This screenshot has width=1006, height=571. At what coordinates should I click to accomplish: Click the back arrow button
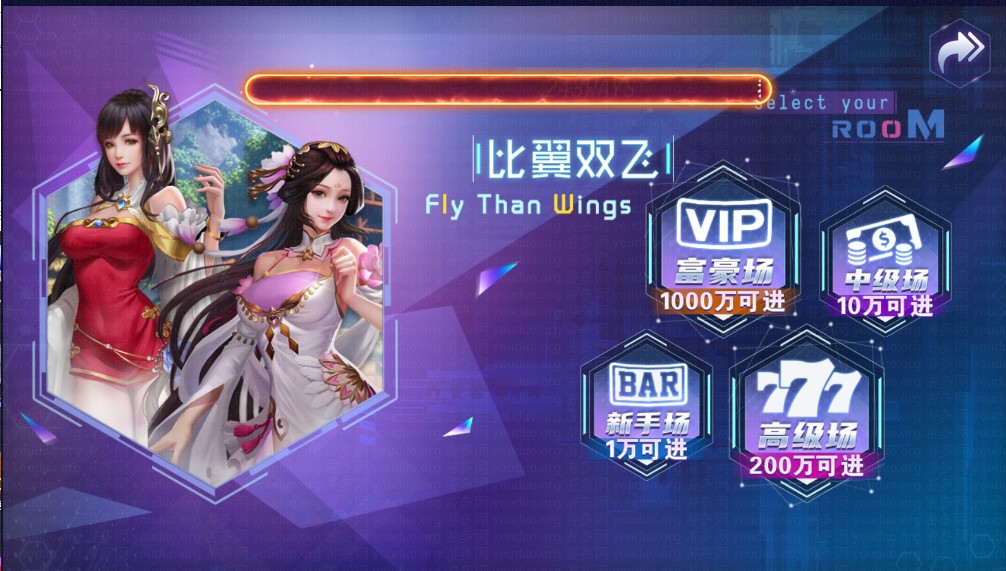(959, 52)
